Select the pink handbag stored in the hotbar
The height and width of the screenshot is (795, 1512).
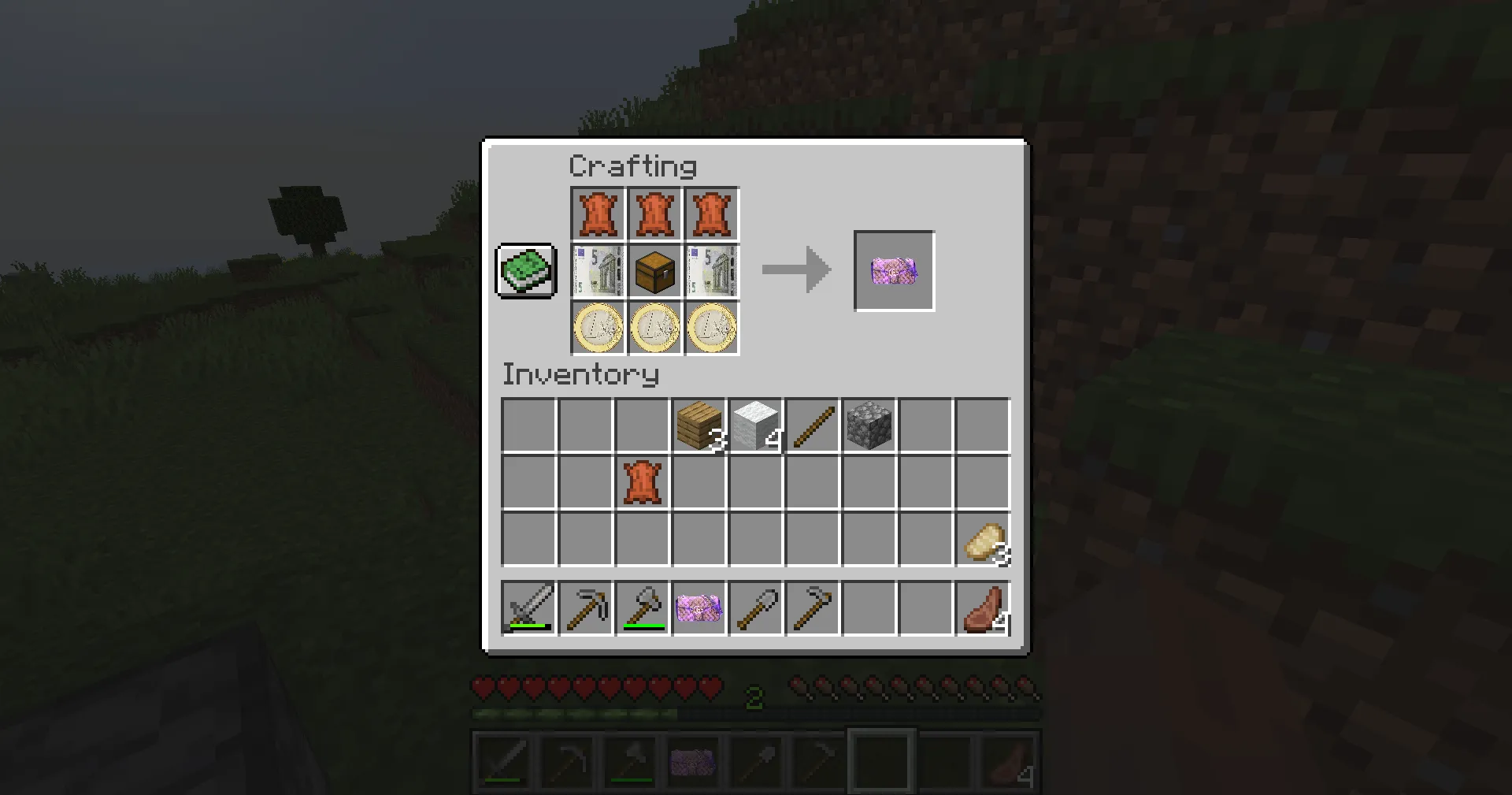[699, 607]
